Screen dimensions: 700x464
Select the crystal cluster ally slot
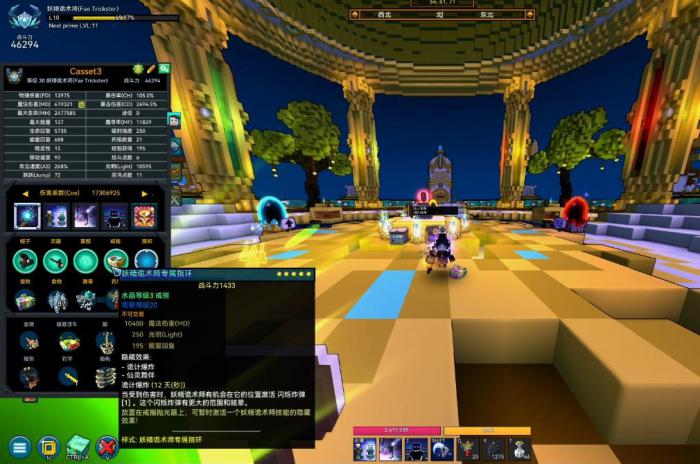click(x=57, y=300)
